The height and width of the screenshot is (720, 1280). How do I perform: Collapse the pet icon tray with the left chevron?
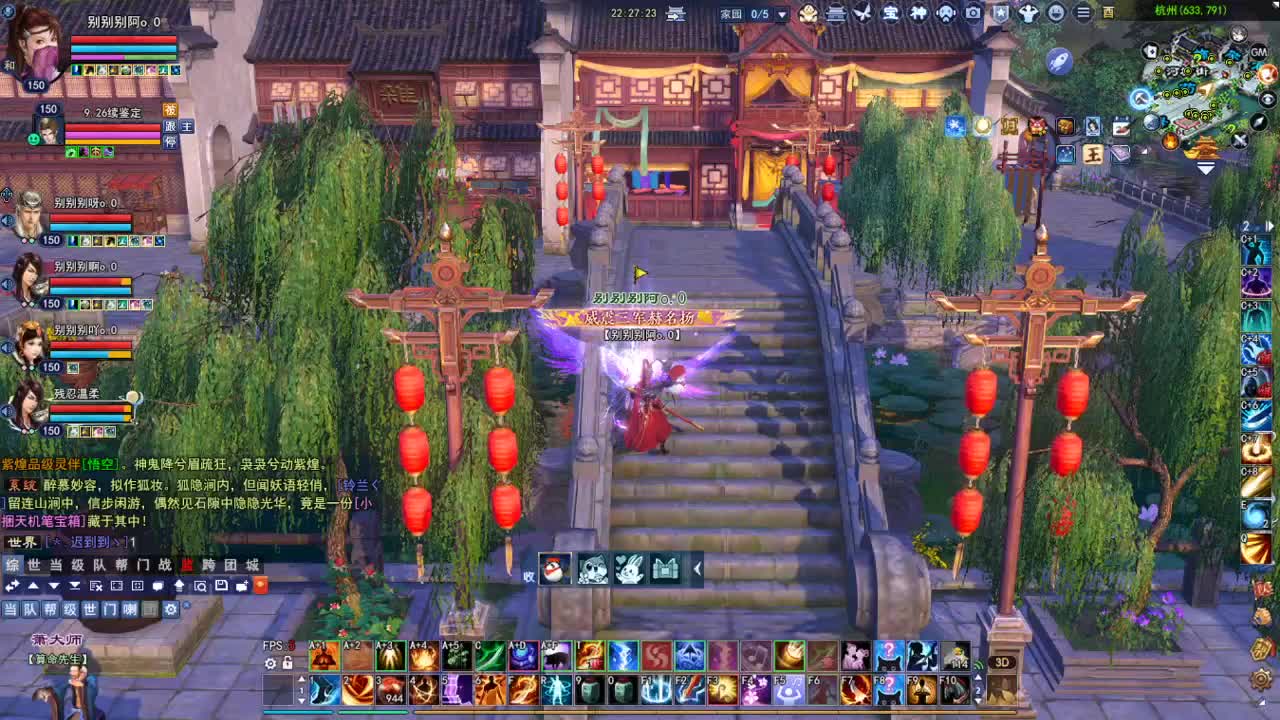[698, 568]
